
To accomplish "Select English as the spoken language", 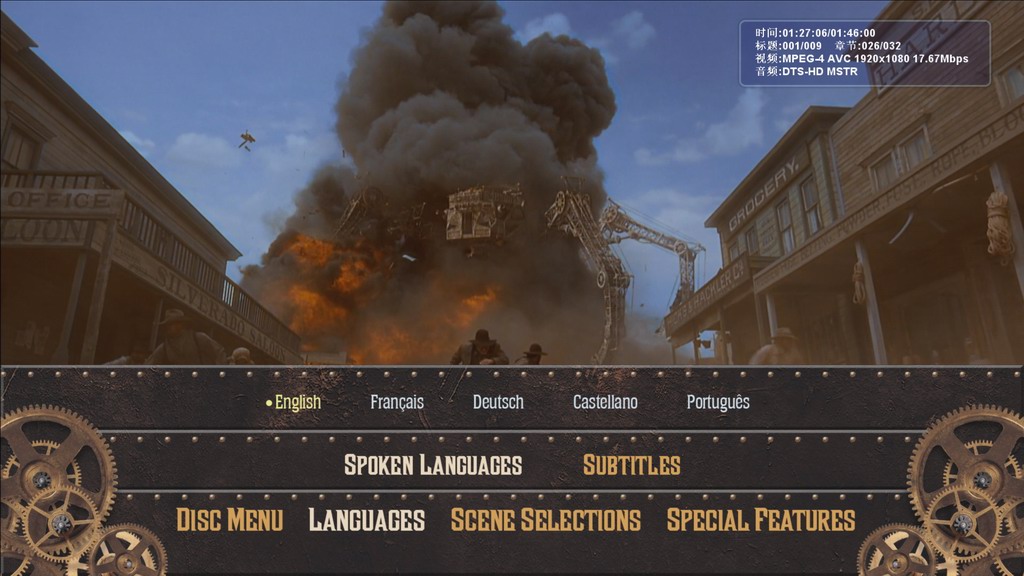I will (x=297, y=402).
